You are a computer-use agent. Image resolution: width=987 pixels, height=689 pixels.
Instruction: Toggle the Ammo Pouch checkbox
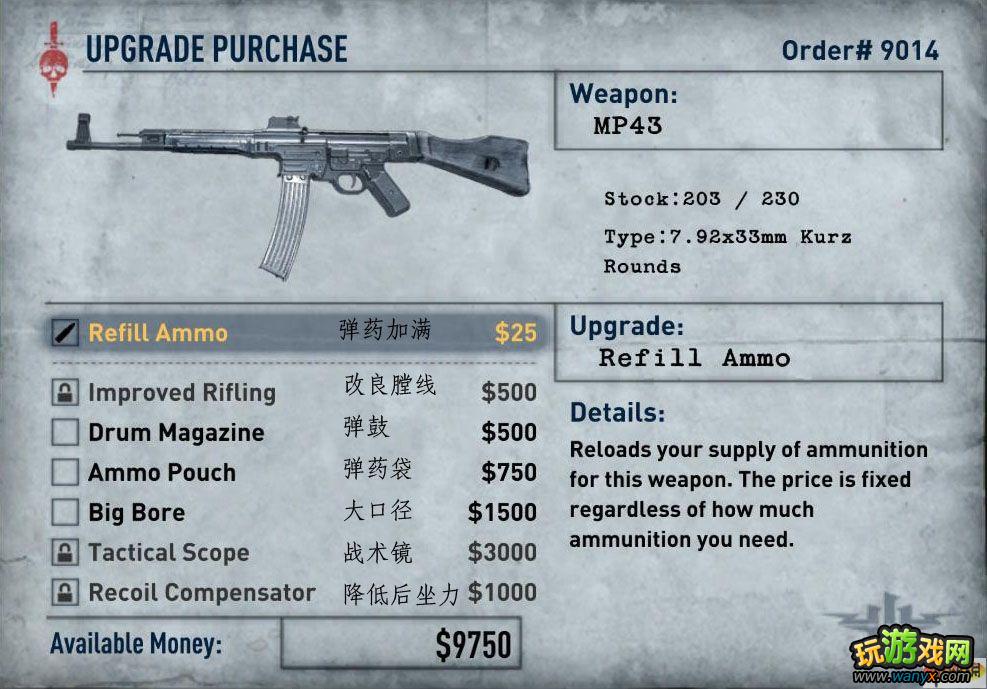pos(65,472)
